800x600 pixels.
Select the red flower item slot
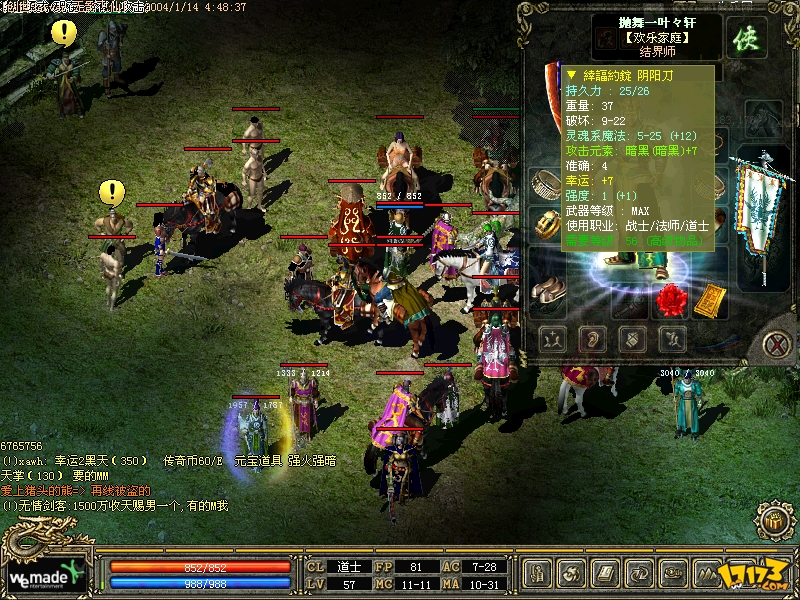pyautogui.click(x=673, y=298)
